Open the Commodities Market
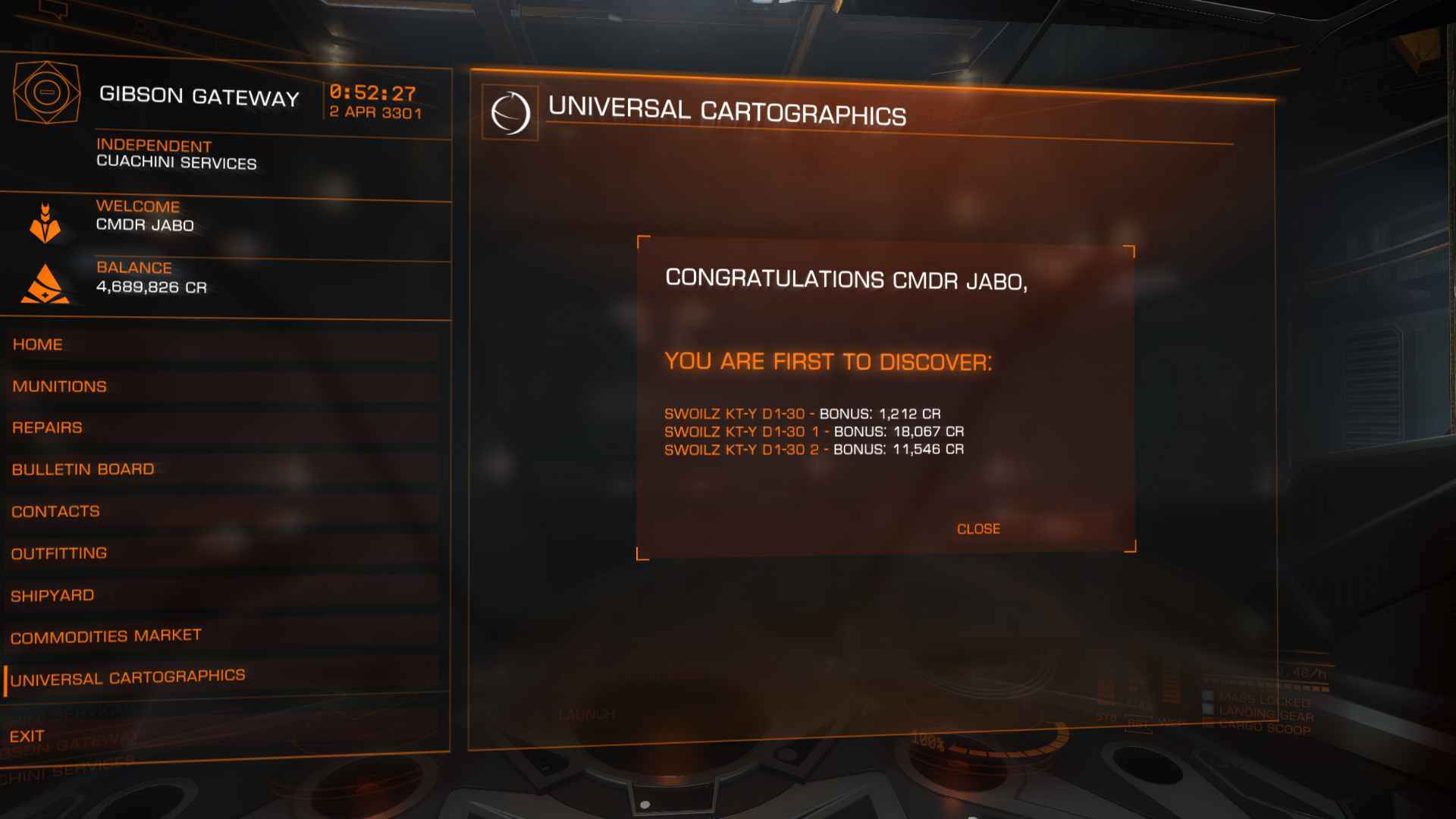The image size is (1456, 819). pos(106,636)
